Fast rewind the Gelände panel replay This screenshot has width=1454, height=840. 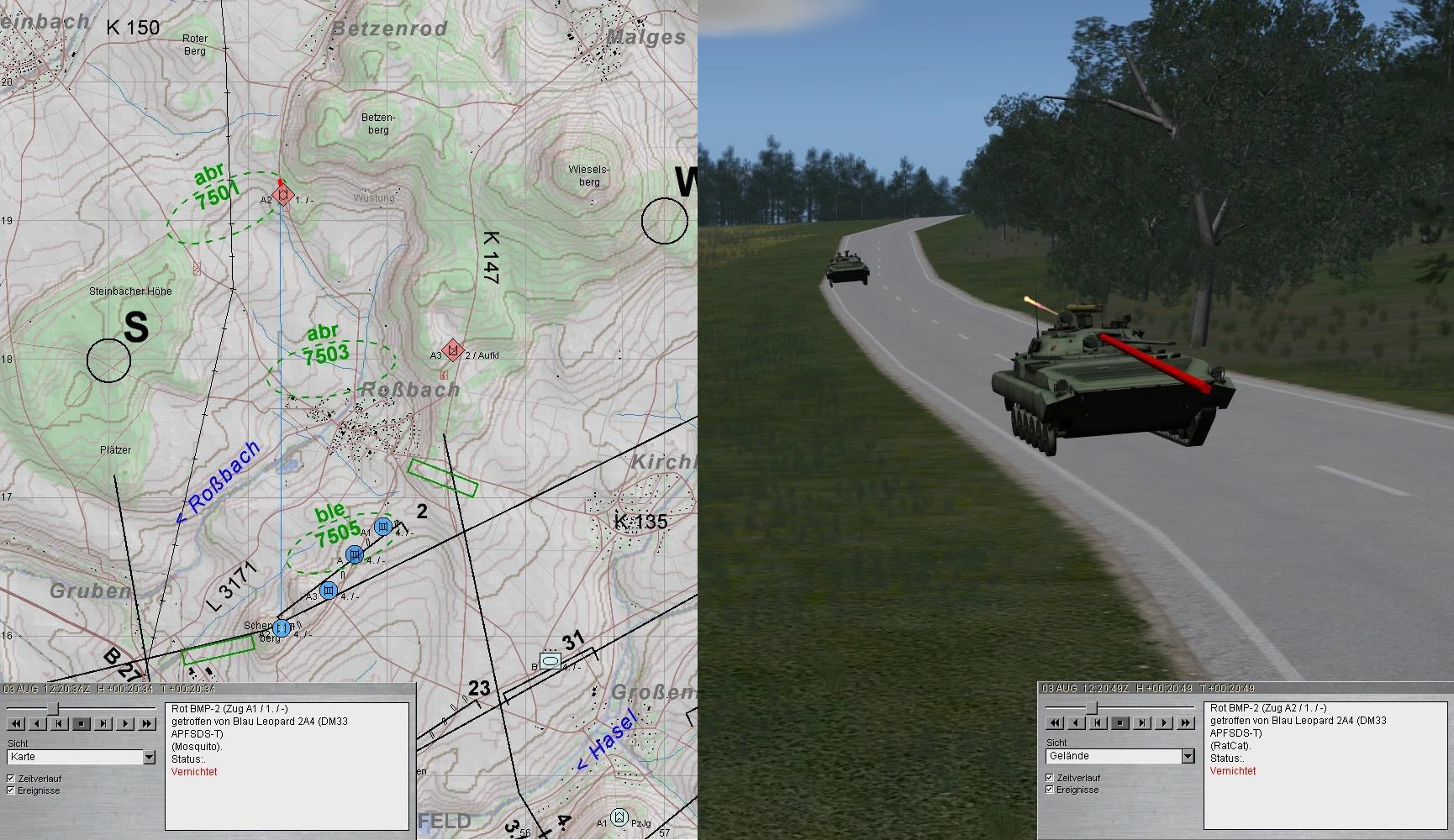1054,722
